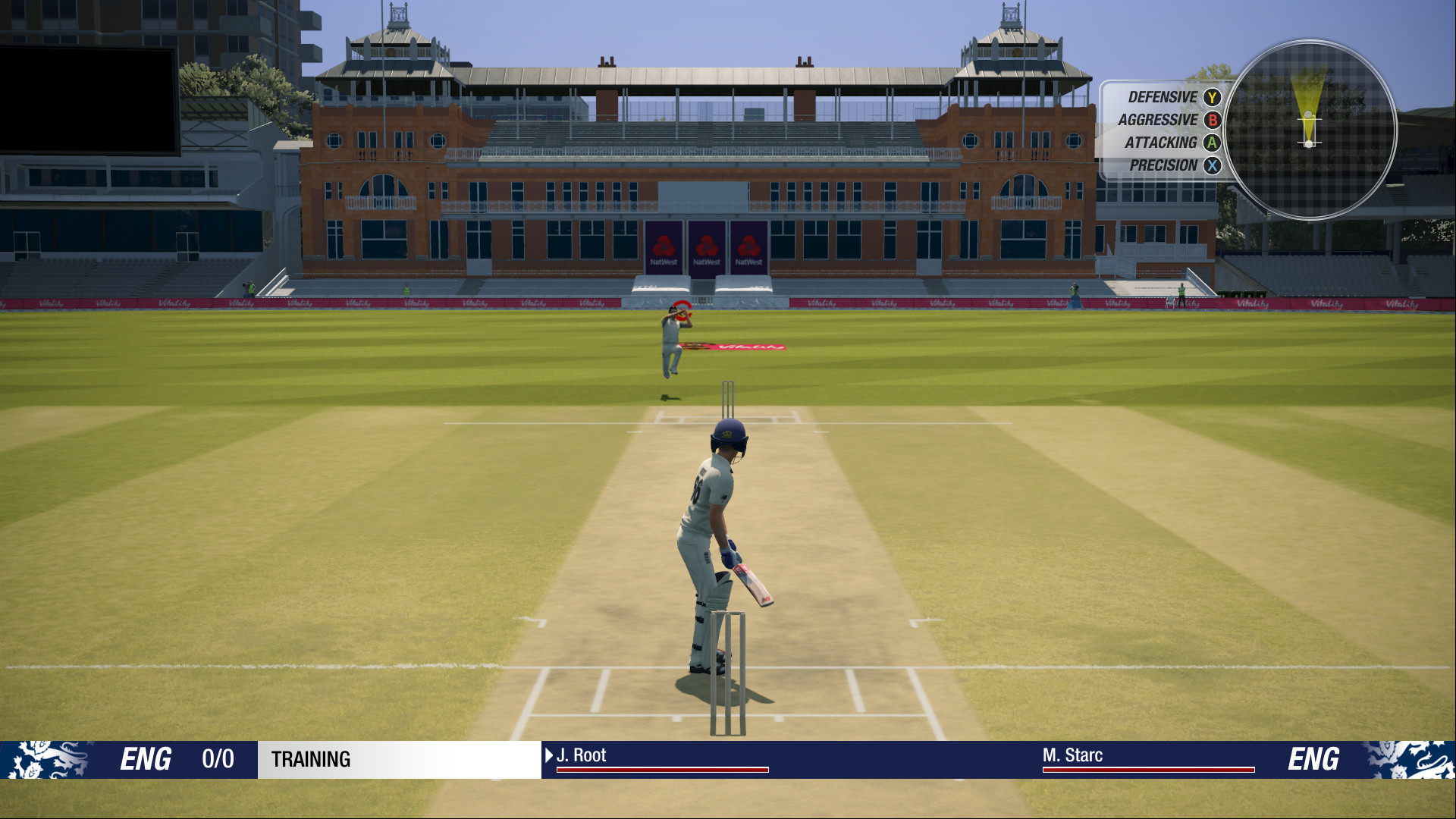The width and height of the screenshot is (1456, 819).
Task: Select the Y Defensive shot icon
Action: pyautogui.click(x=1211, y=96)
